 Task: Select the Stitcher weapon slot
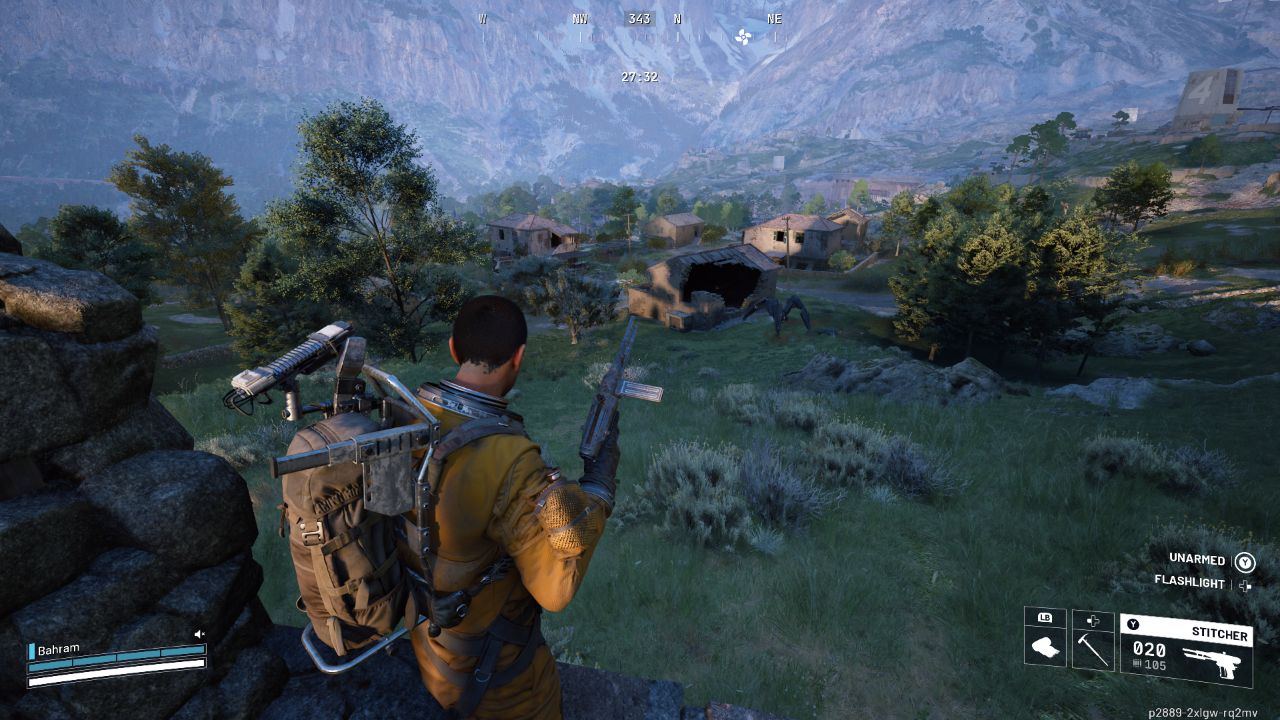tap(1186, 649)
